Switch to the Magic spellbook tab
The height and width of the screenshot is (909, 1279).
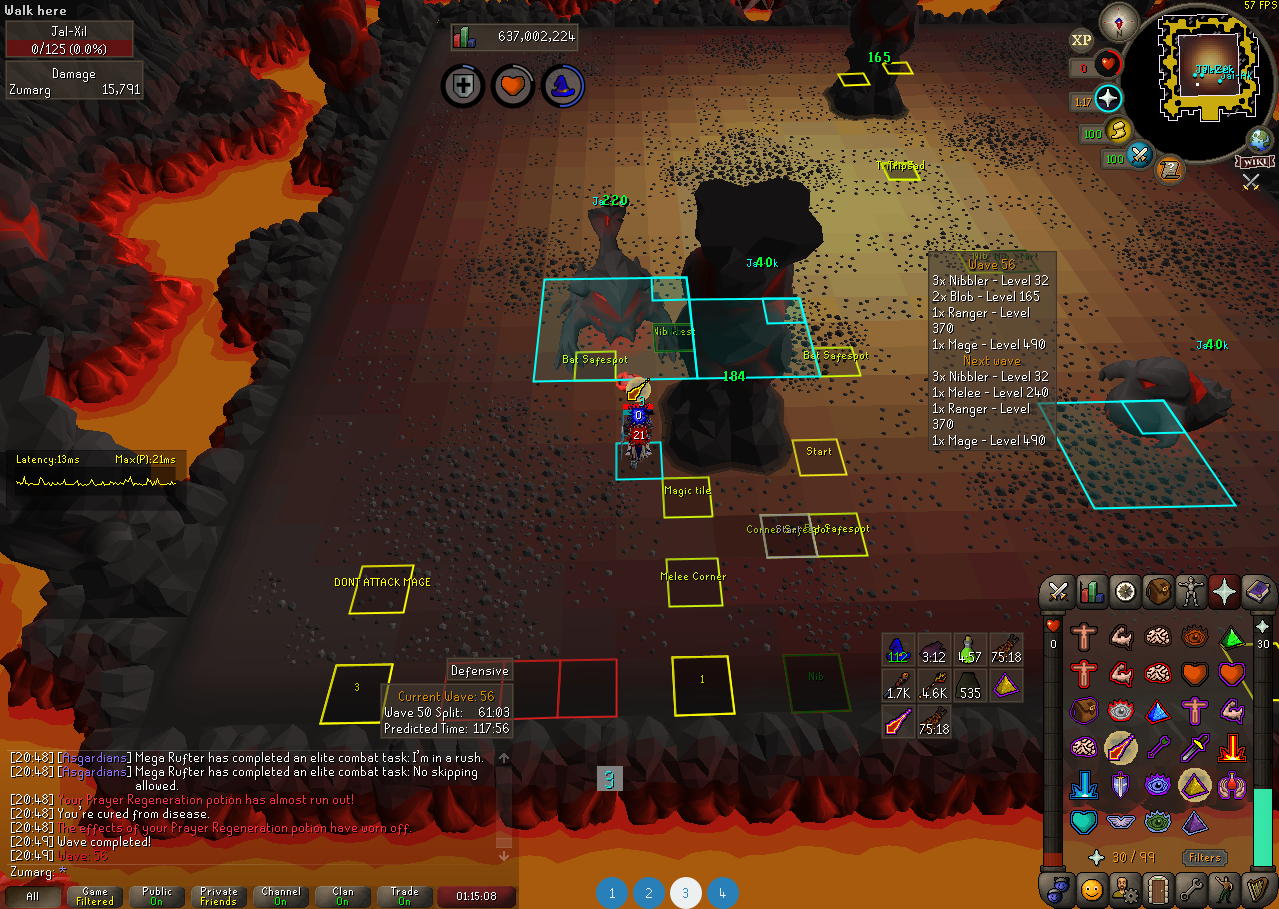1257,592
